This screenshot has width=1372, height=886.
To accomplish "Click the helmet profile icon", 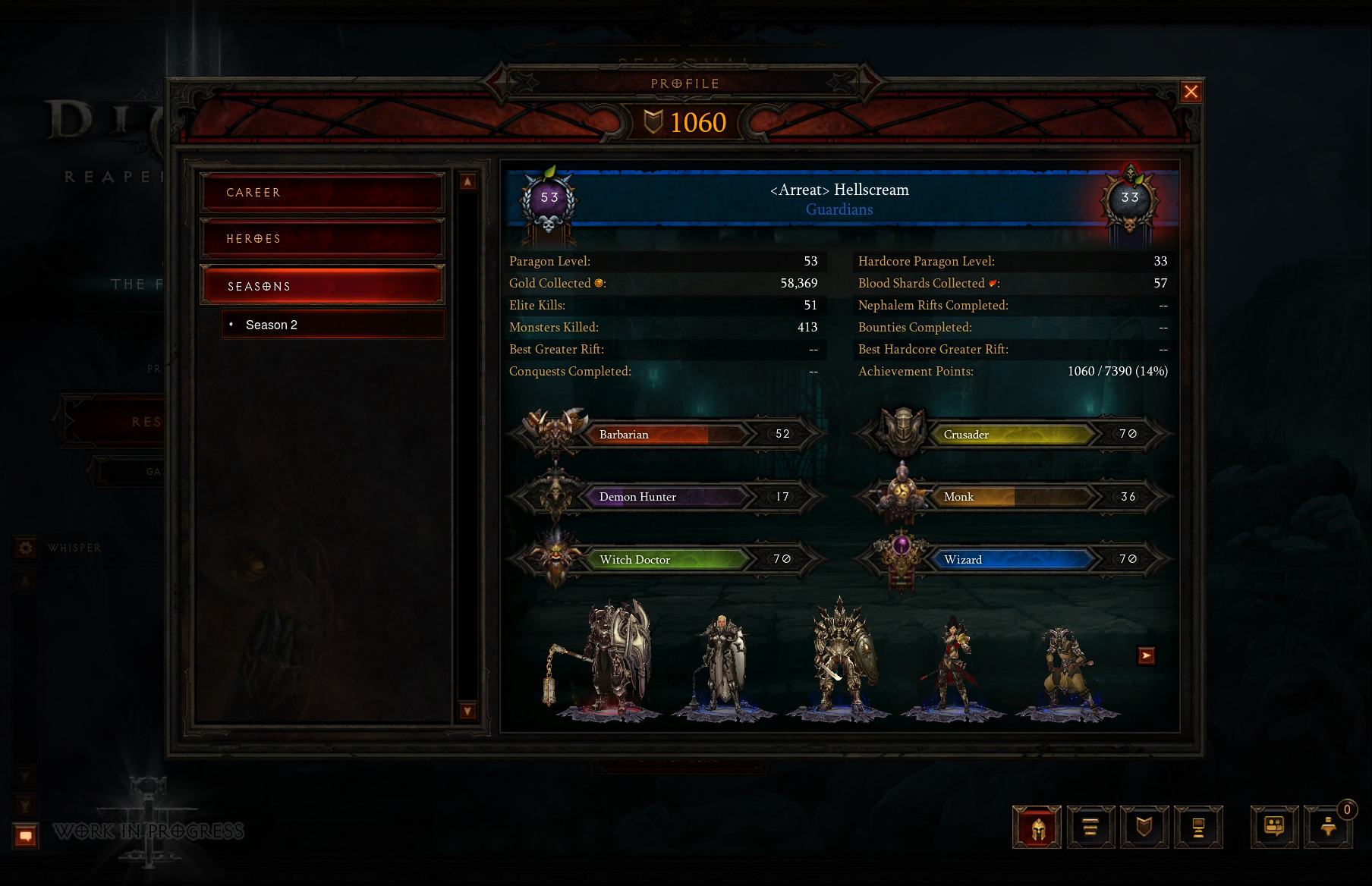I will point(1037,827).
